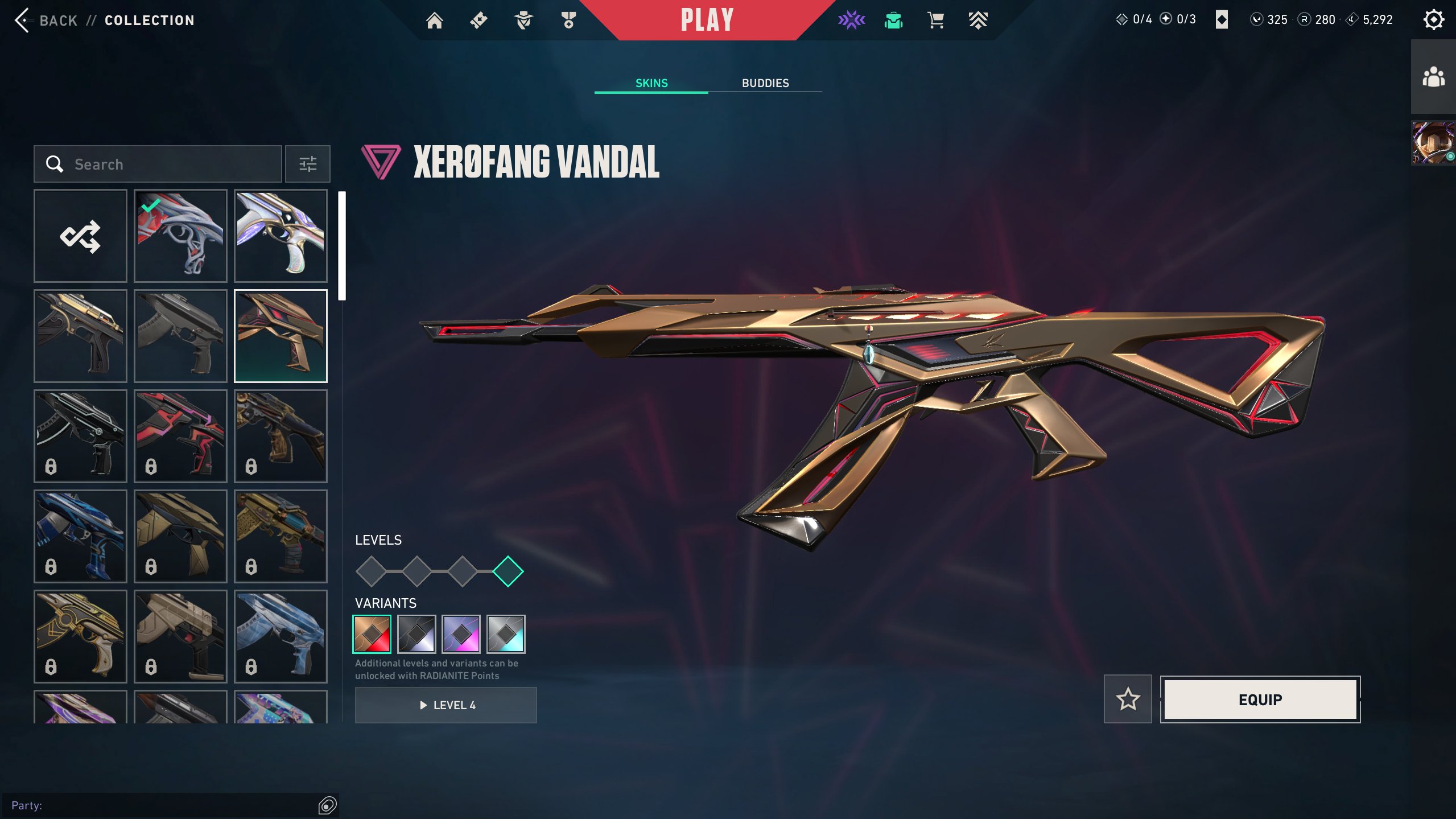Open the social friends panel
This screenshot has width=1456, height=819.
click(1433, 77)
